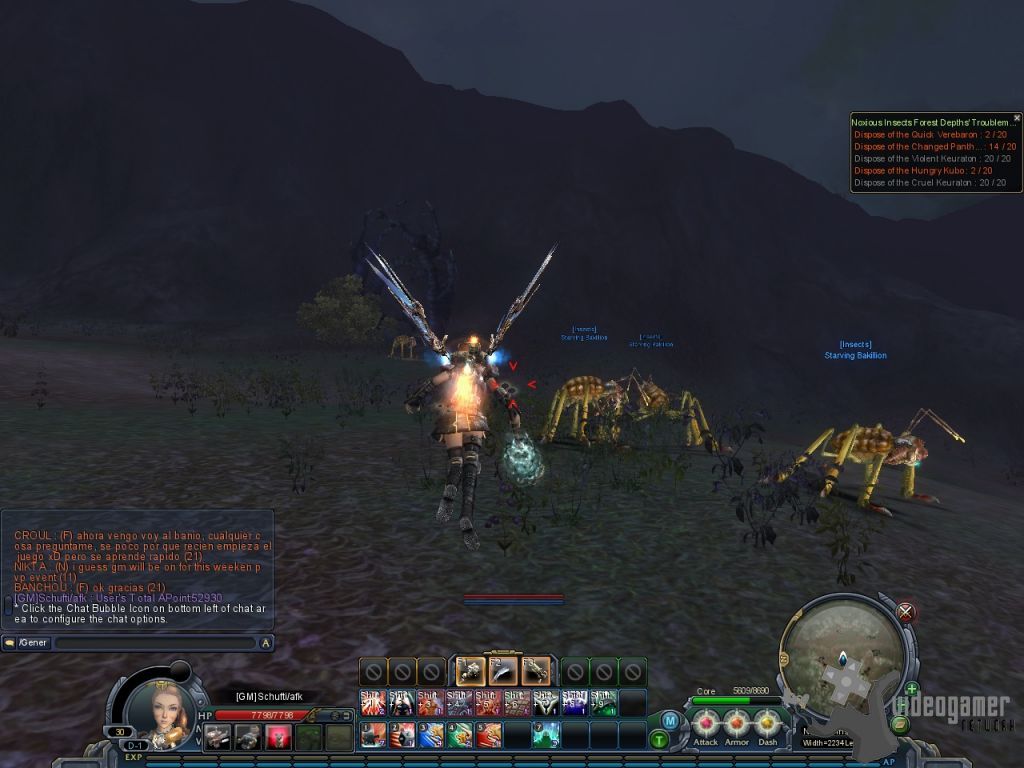
Task: Close the Noxious Insects quest tracker
Action: [1017, 118]
